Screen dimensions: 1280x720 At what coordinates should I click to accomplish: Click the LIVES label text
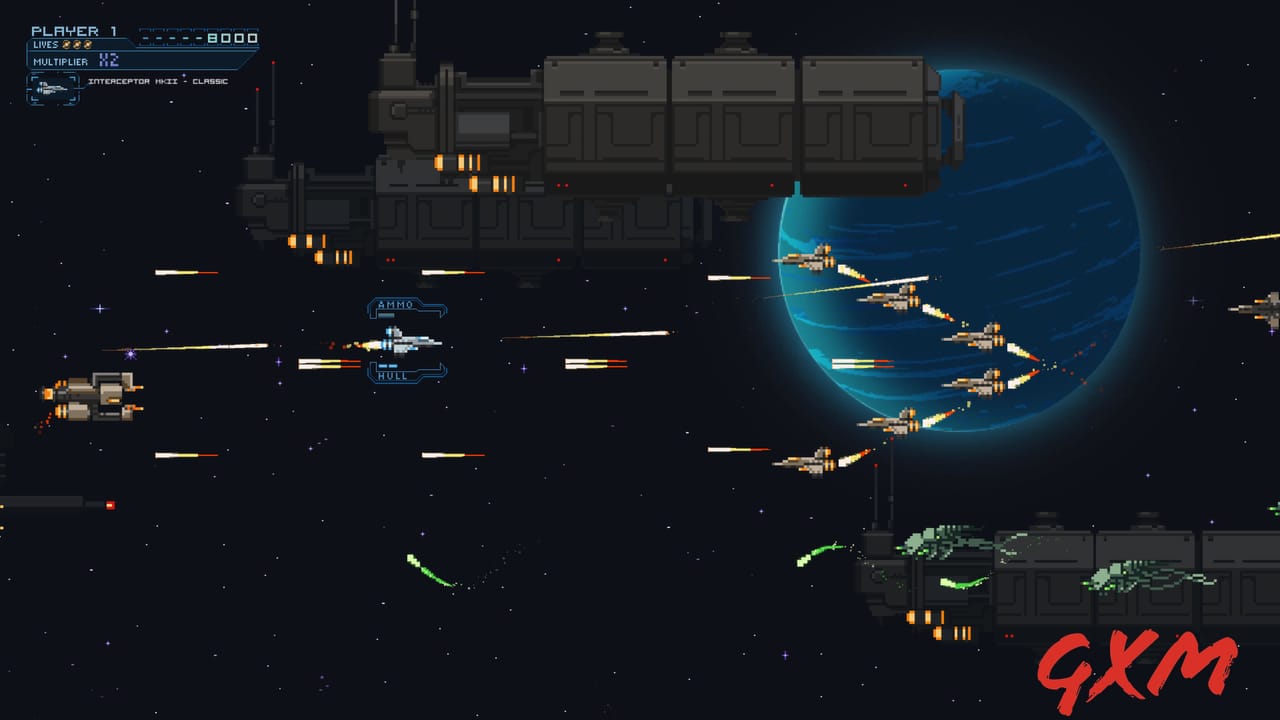[48, 44]
